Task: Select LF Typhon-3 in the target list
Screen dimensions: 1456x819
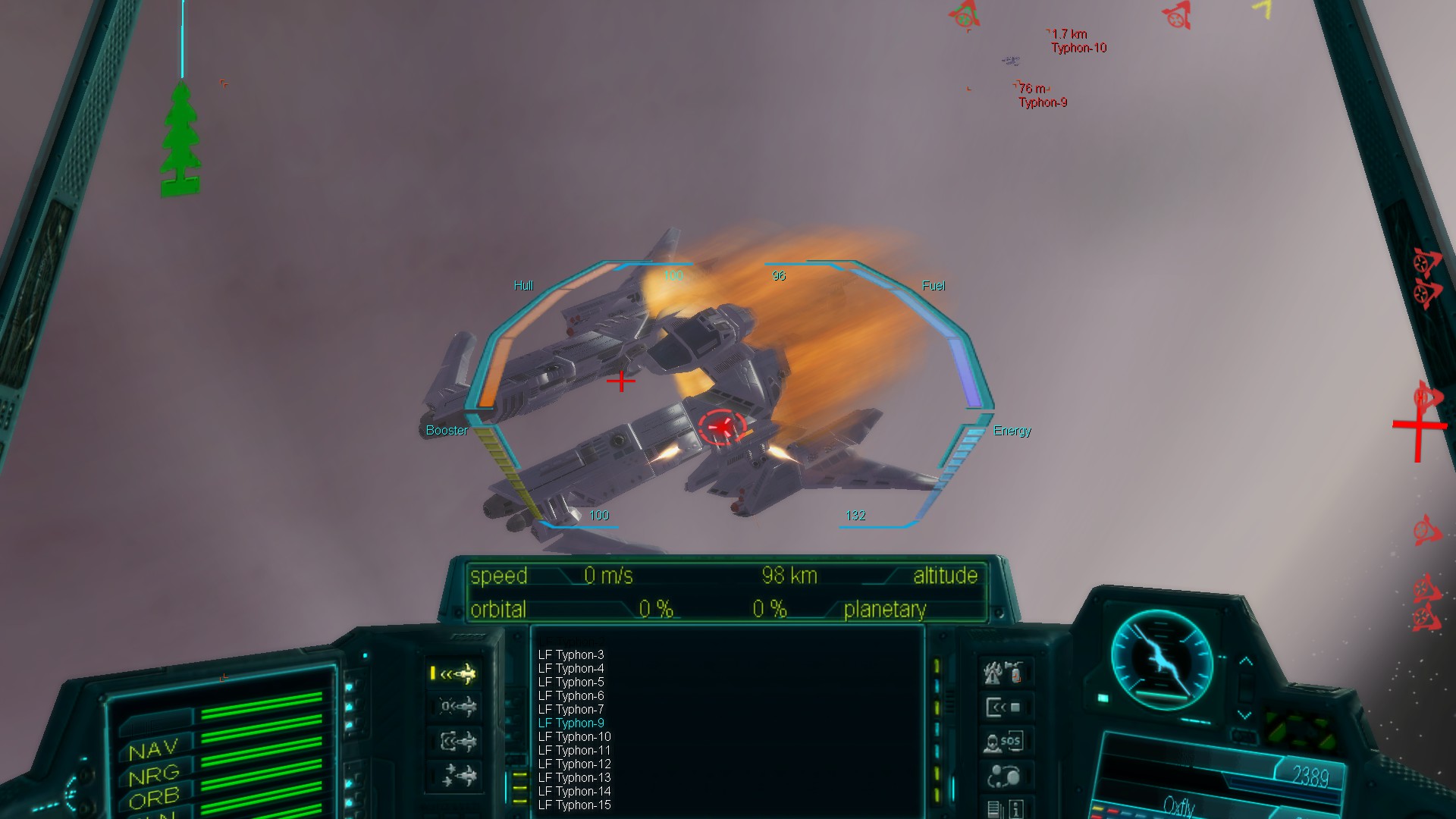Action: tap(573, 654)
